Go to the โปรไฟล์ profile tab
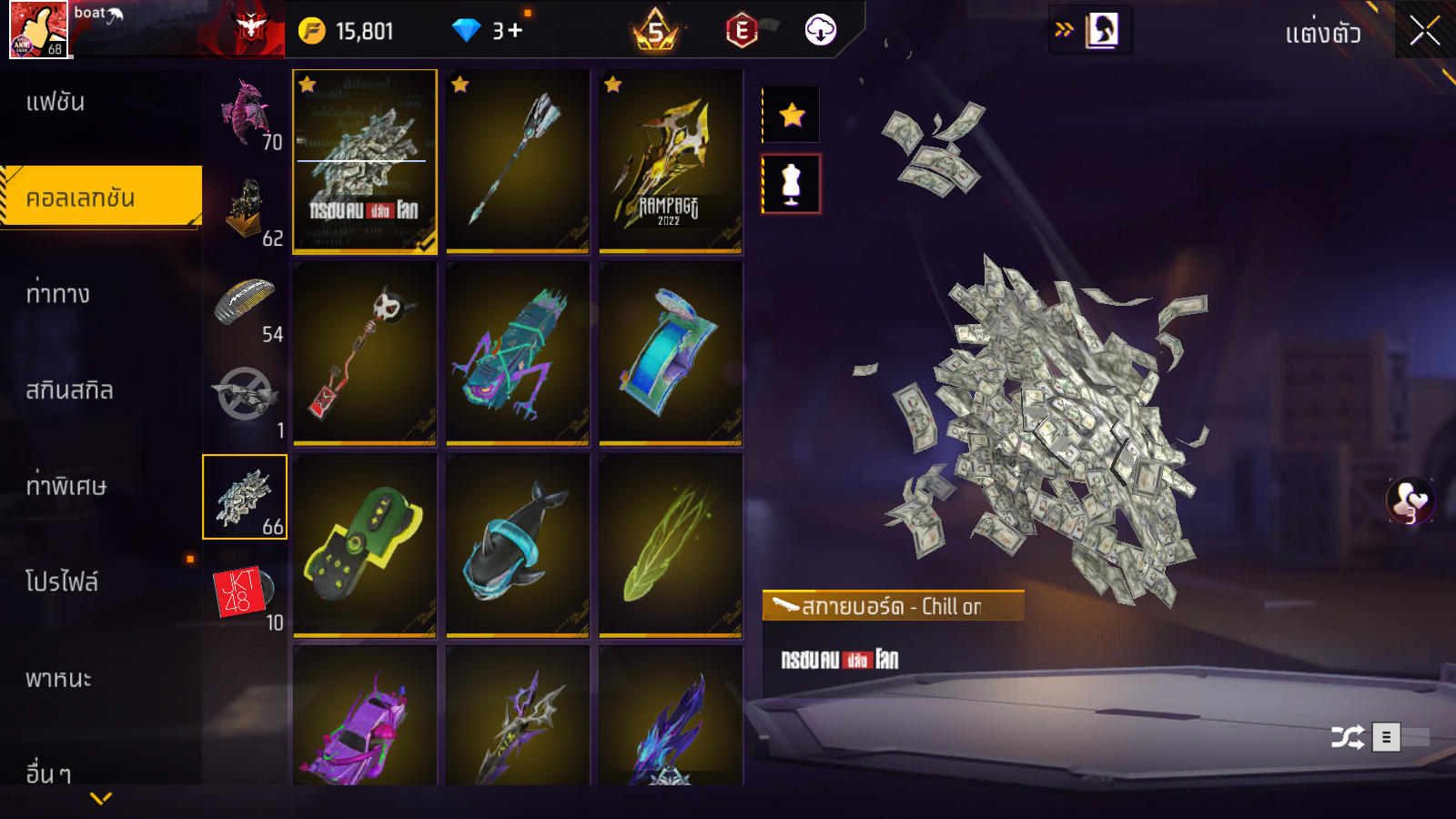 coord(62,582)
